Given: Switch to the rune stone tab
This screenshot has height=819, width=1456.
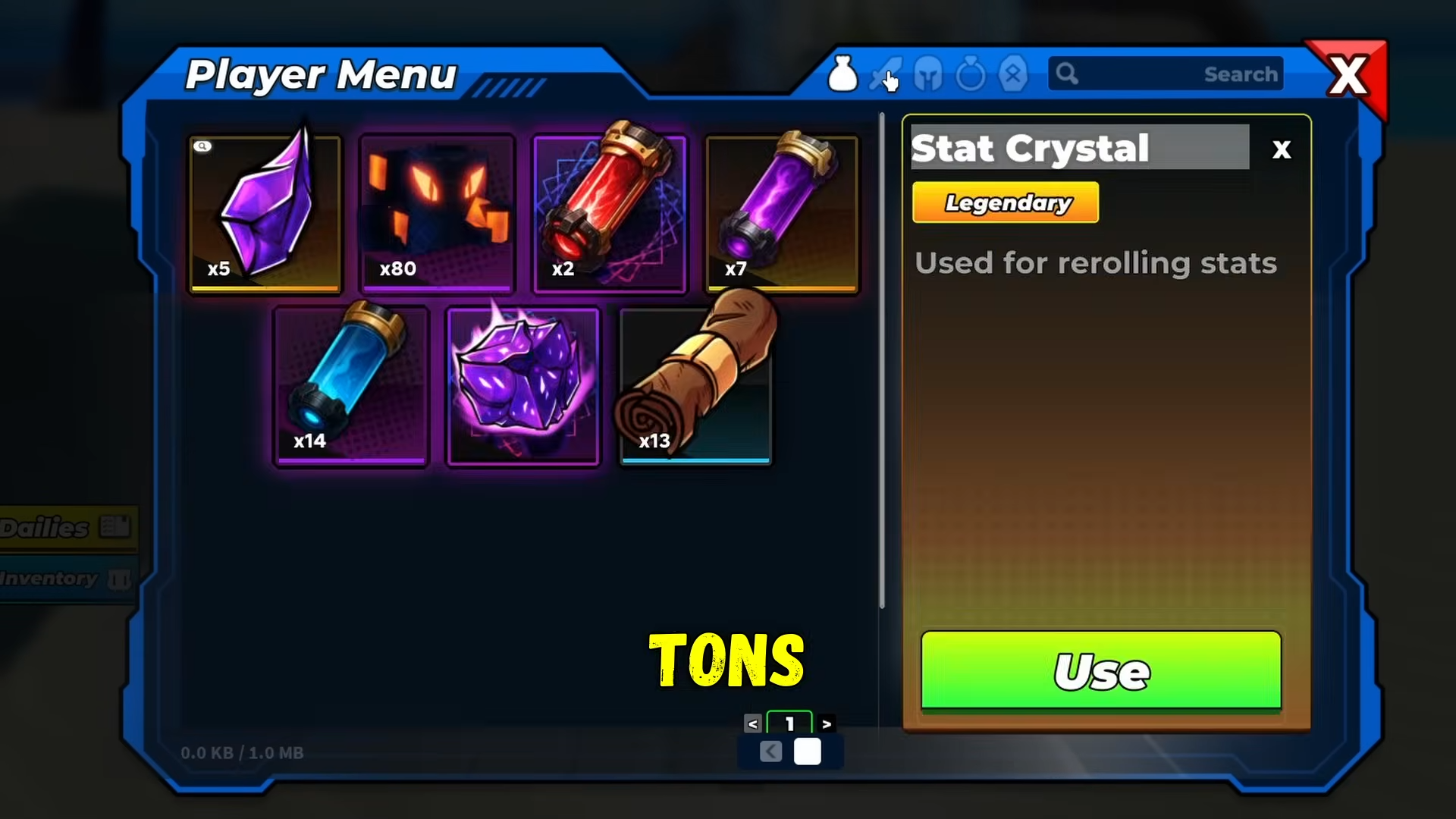Looking at the screenshot, I should (x=1013, y=75).
